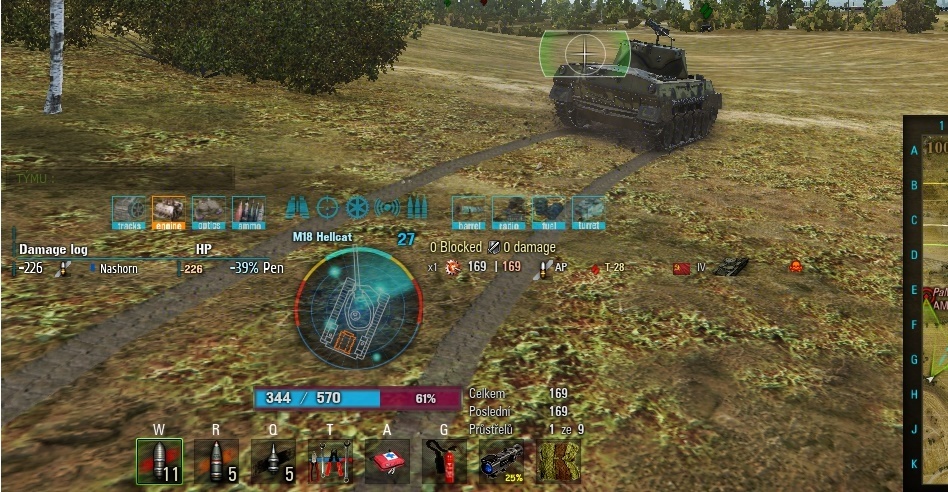Select the ammo rack module icon
This screenshot has width=948, height=492.
249,211
